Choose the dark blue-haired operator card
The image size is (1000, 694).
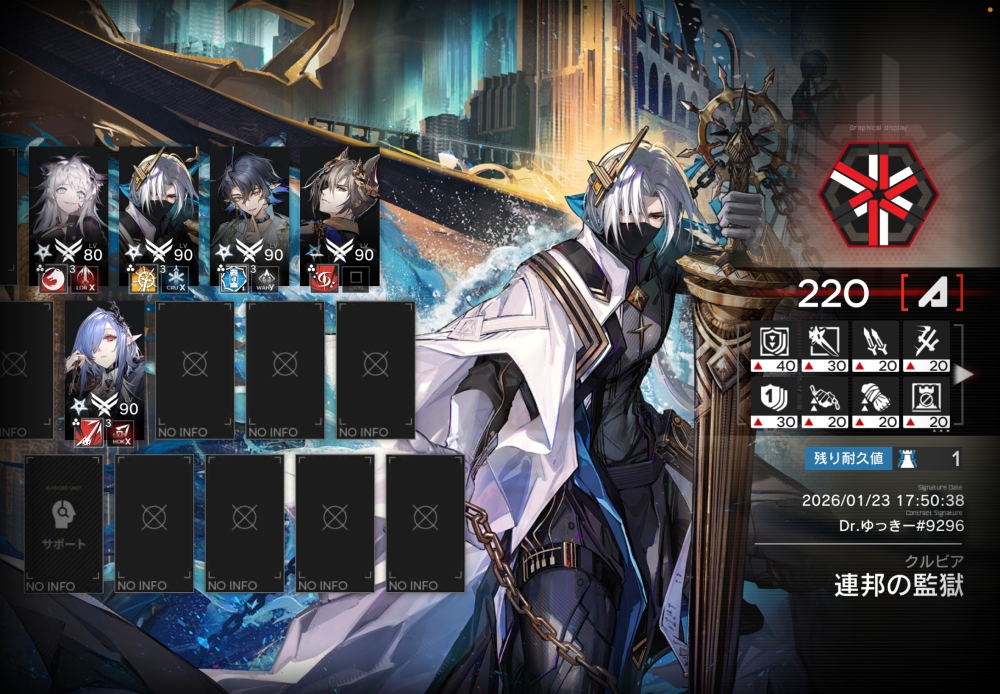(x=248, y=215)
